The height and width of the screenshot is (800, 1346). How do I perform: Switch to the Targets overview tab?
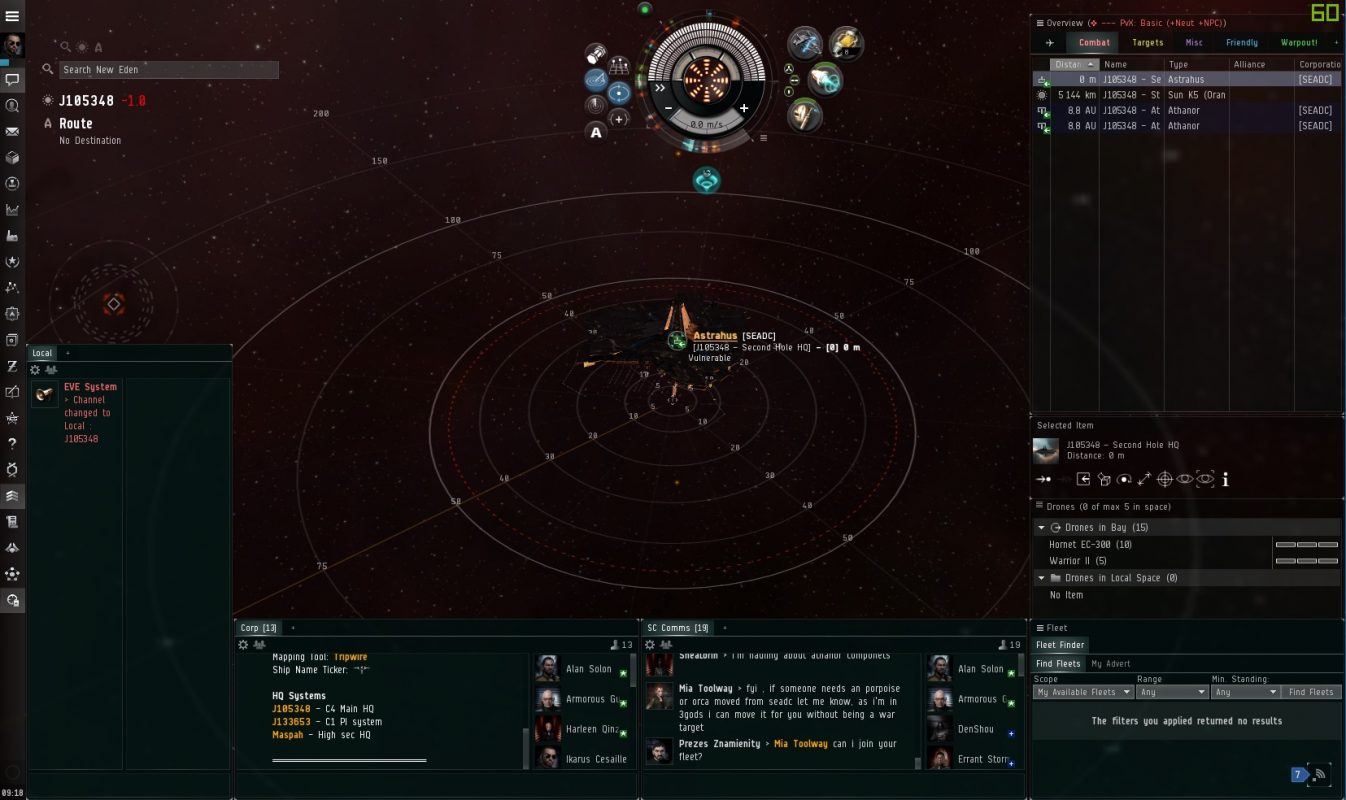click(1147, 43)
